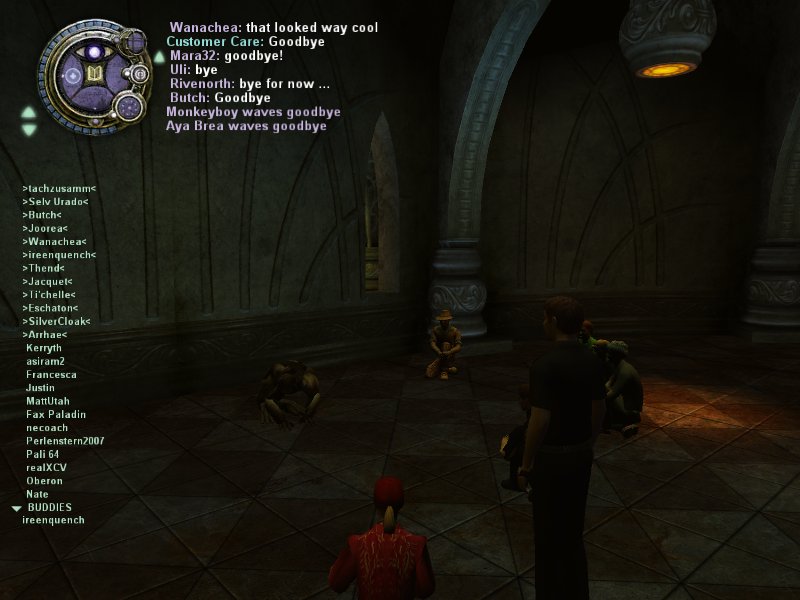Select Nate in the player list

pyautogui.click(x=37, y=494)
